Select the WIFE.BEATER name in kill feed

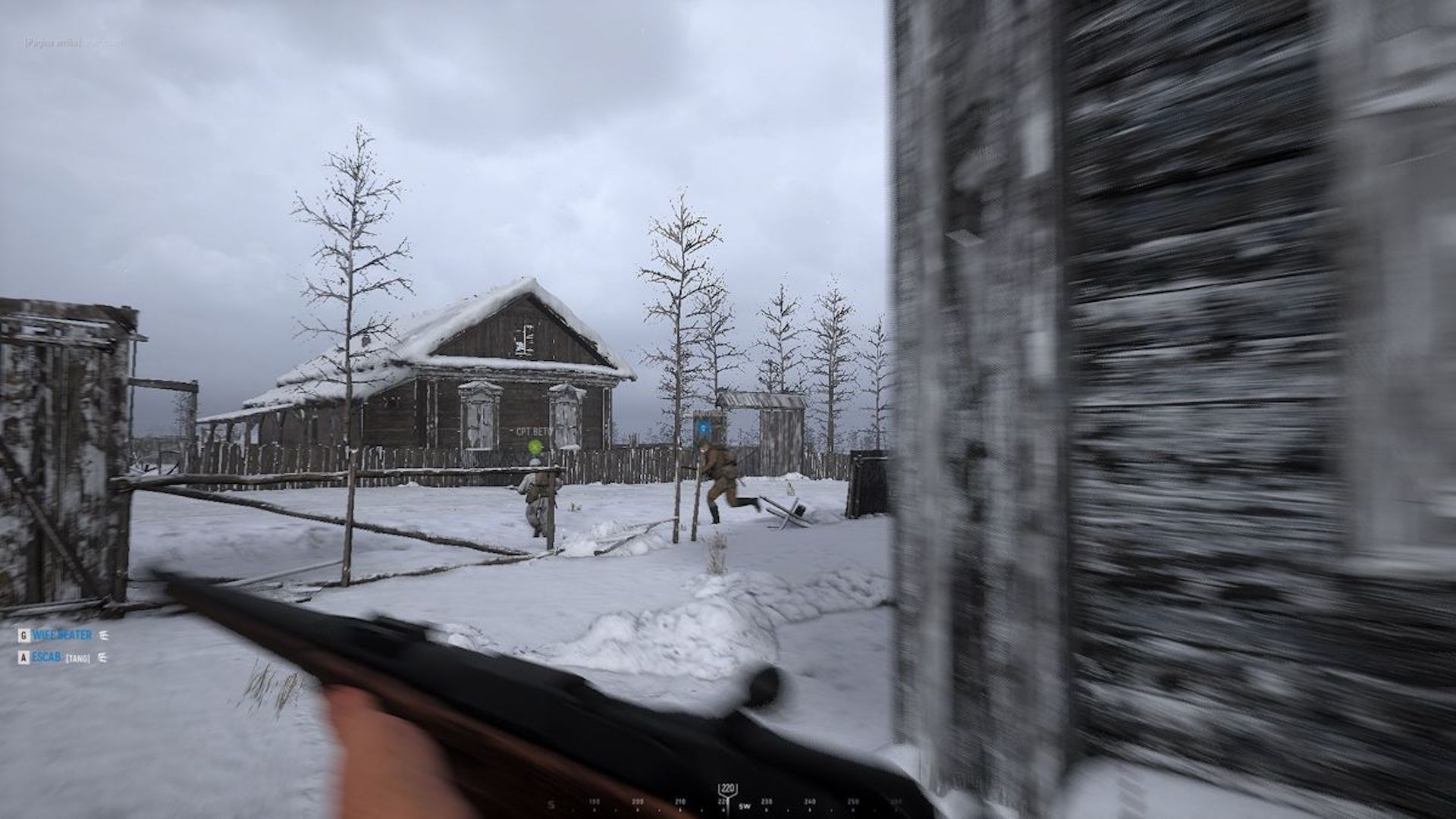point(62,635)
